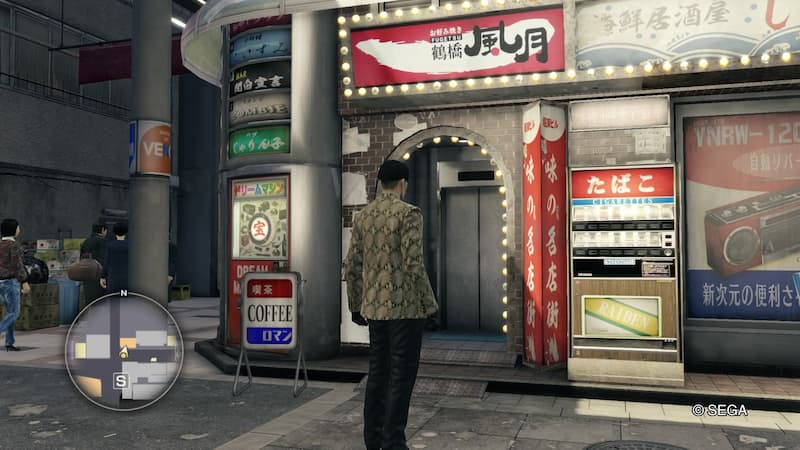Select the S marker on the minimap

(121, 380)
